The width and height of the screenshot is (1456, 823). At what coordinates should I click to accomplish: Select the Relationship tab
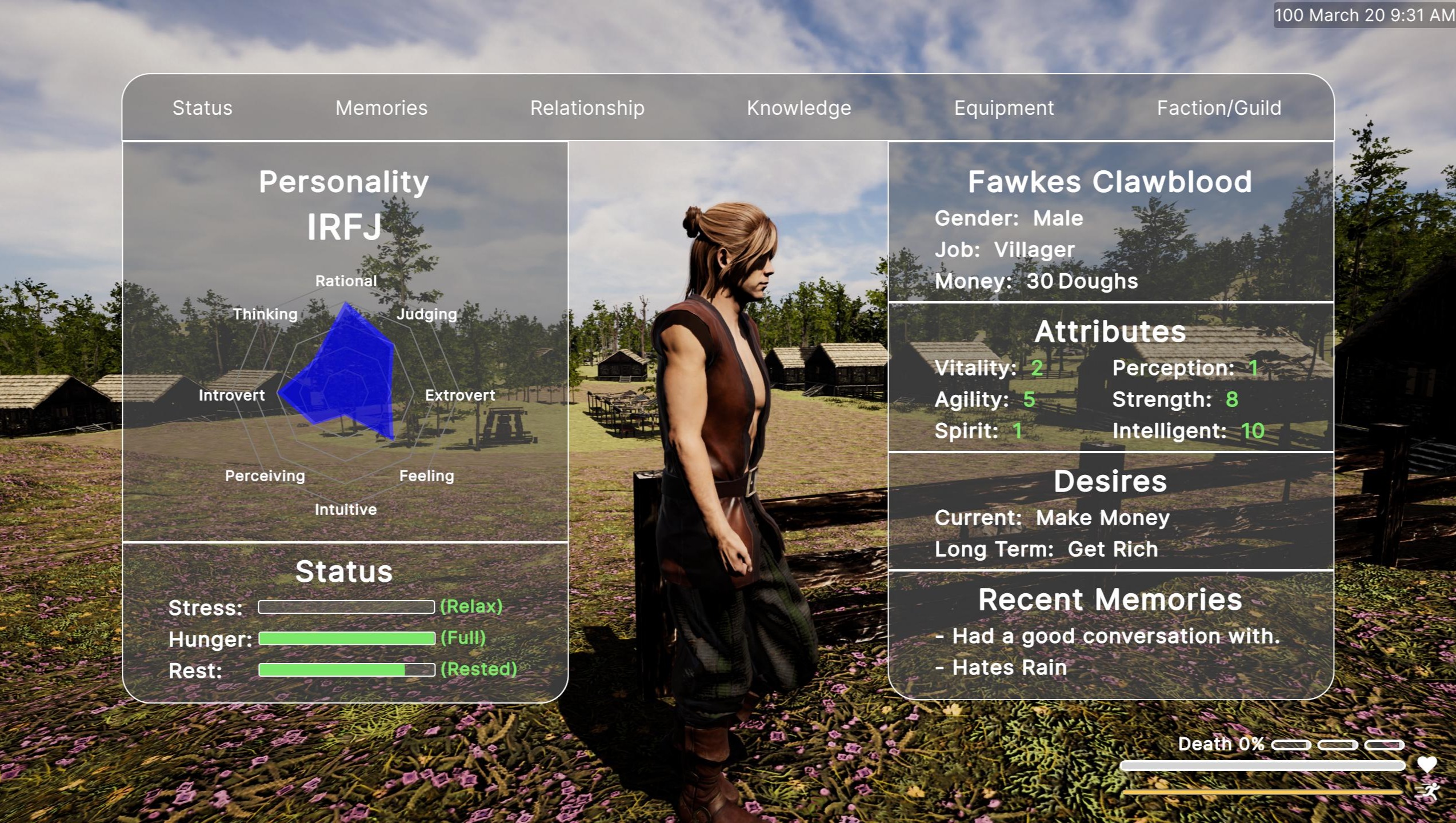[x=587, y=108]
